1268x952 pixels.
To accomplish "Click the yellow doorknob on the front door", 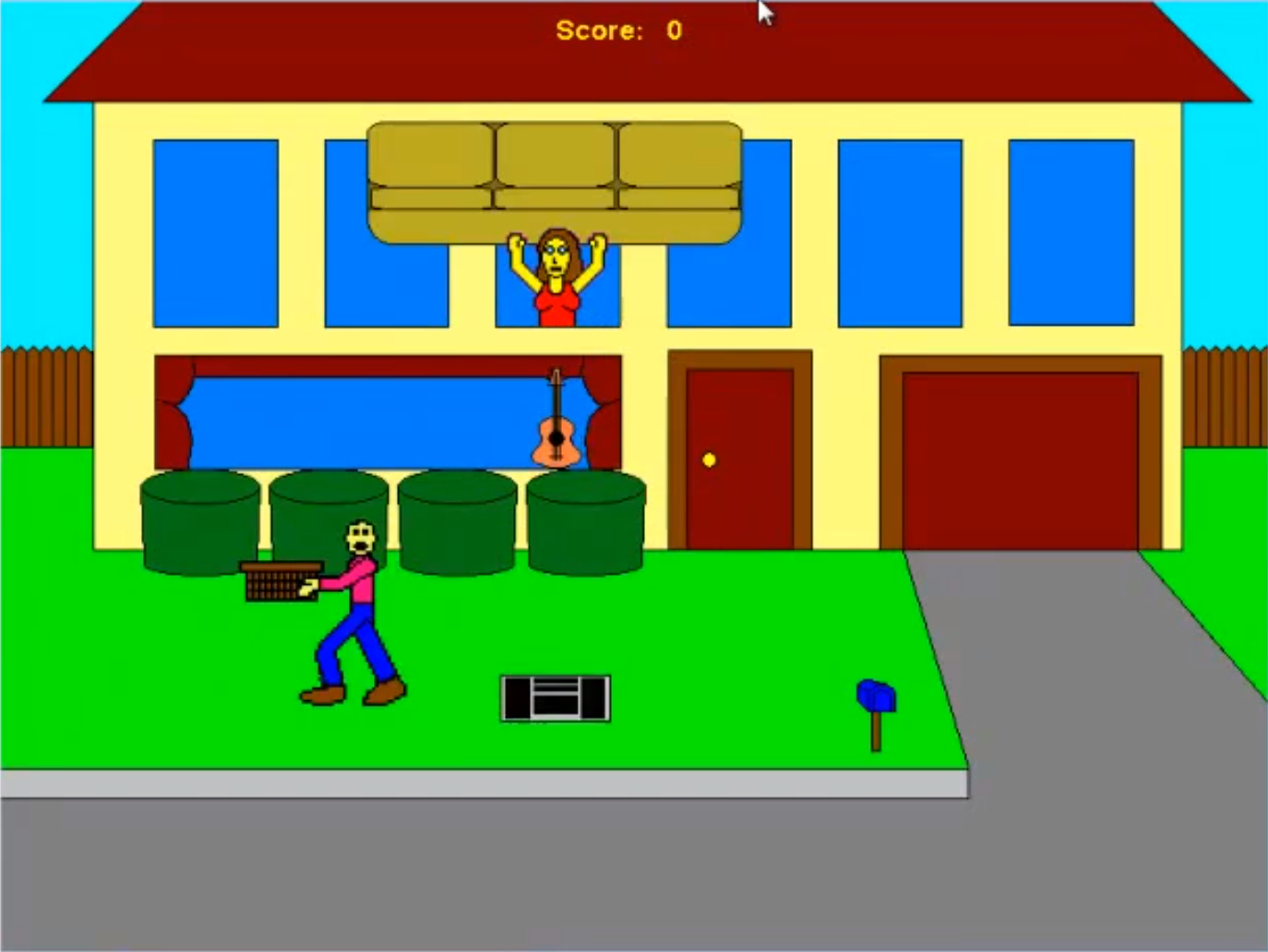I will tap(709, 458).
